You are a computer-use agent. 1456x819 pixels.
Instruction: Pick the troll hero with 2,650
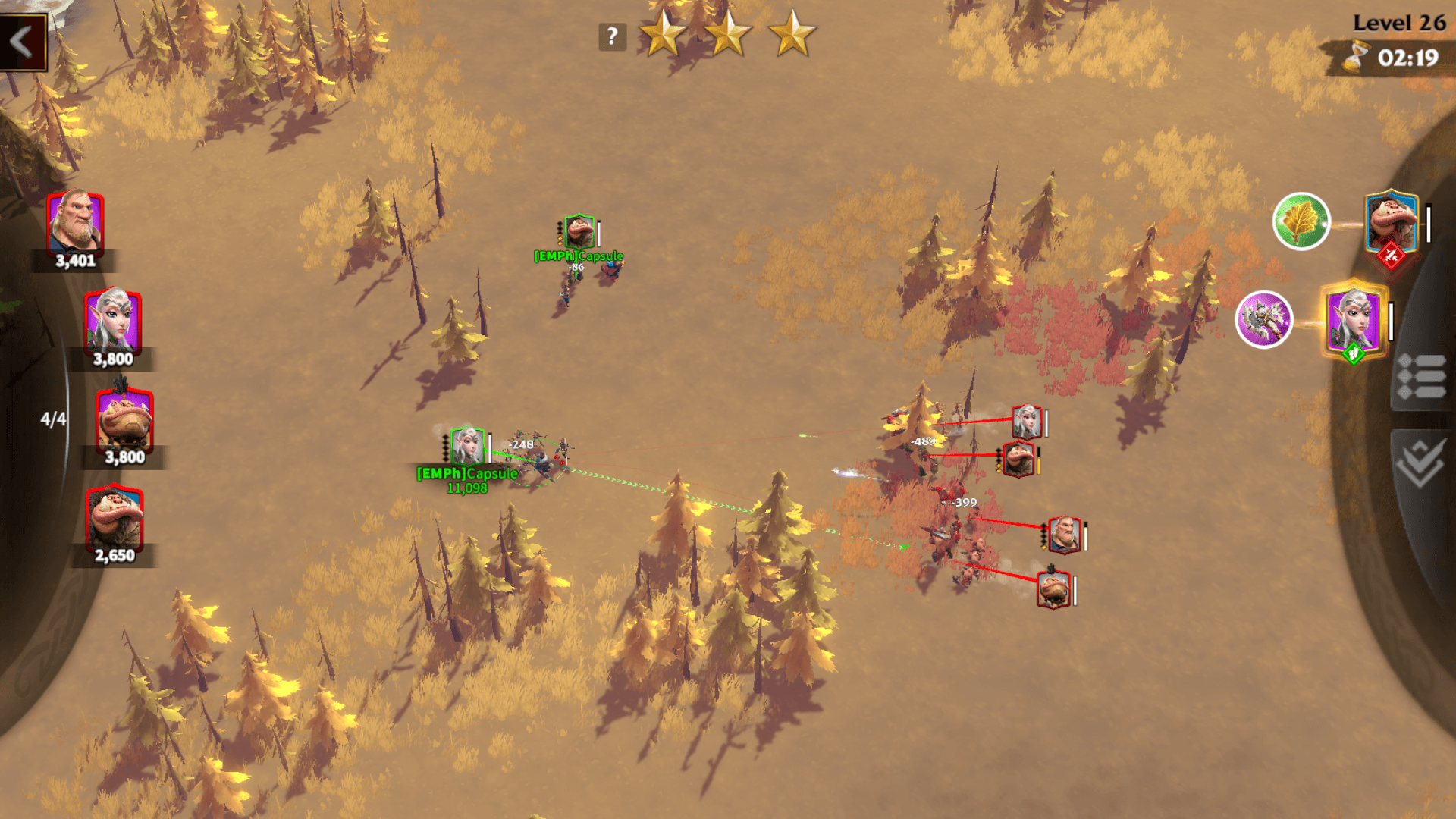pos(115,519)
